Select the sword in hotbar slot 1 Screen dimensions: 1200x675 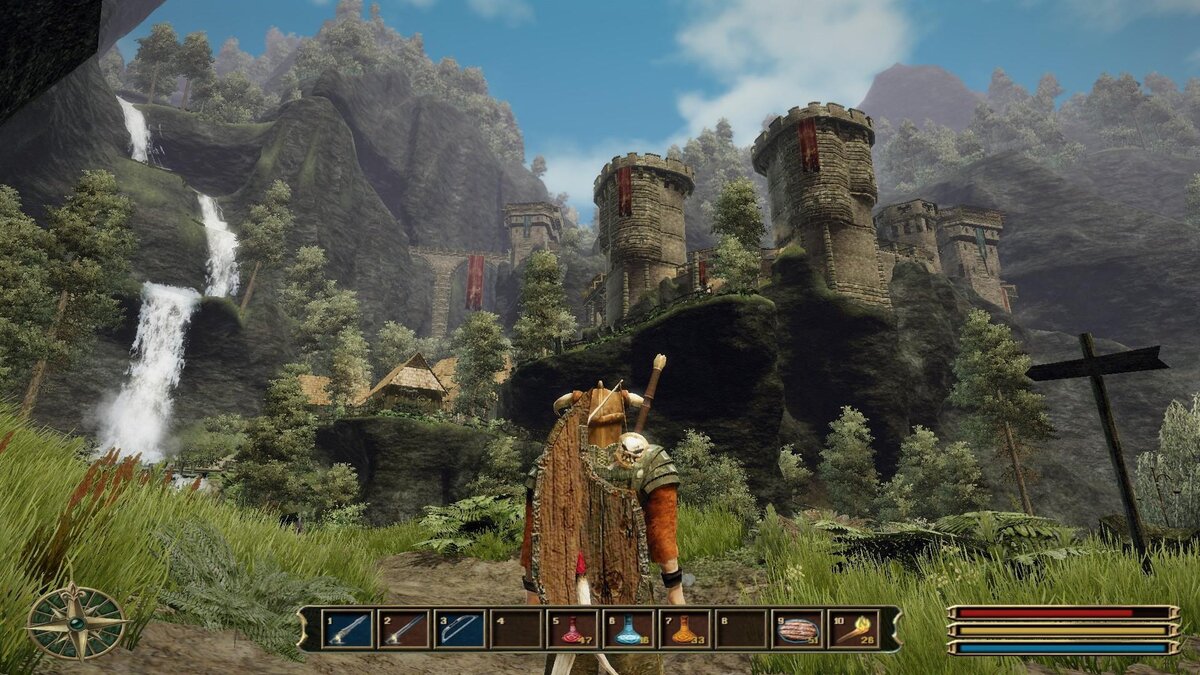[x=347, y=629]
